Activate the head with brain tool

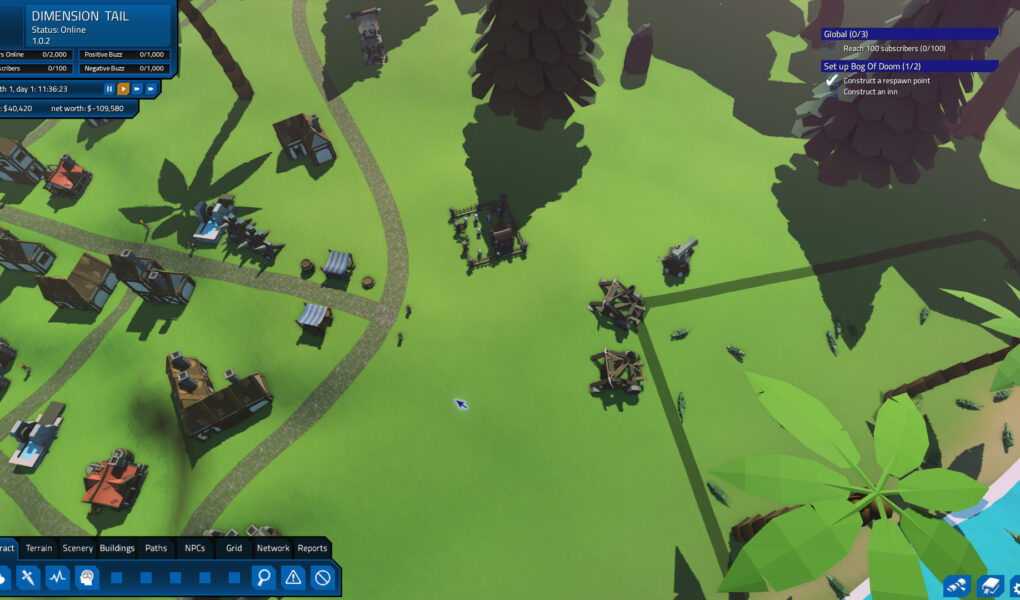pyautogui.click(x=87, y=577)
